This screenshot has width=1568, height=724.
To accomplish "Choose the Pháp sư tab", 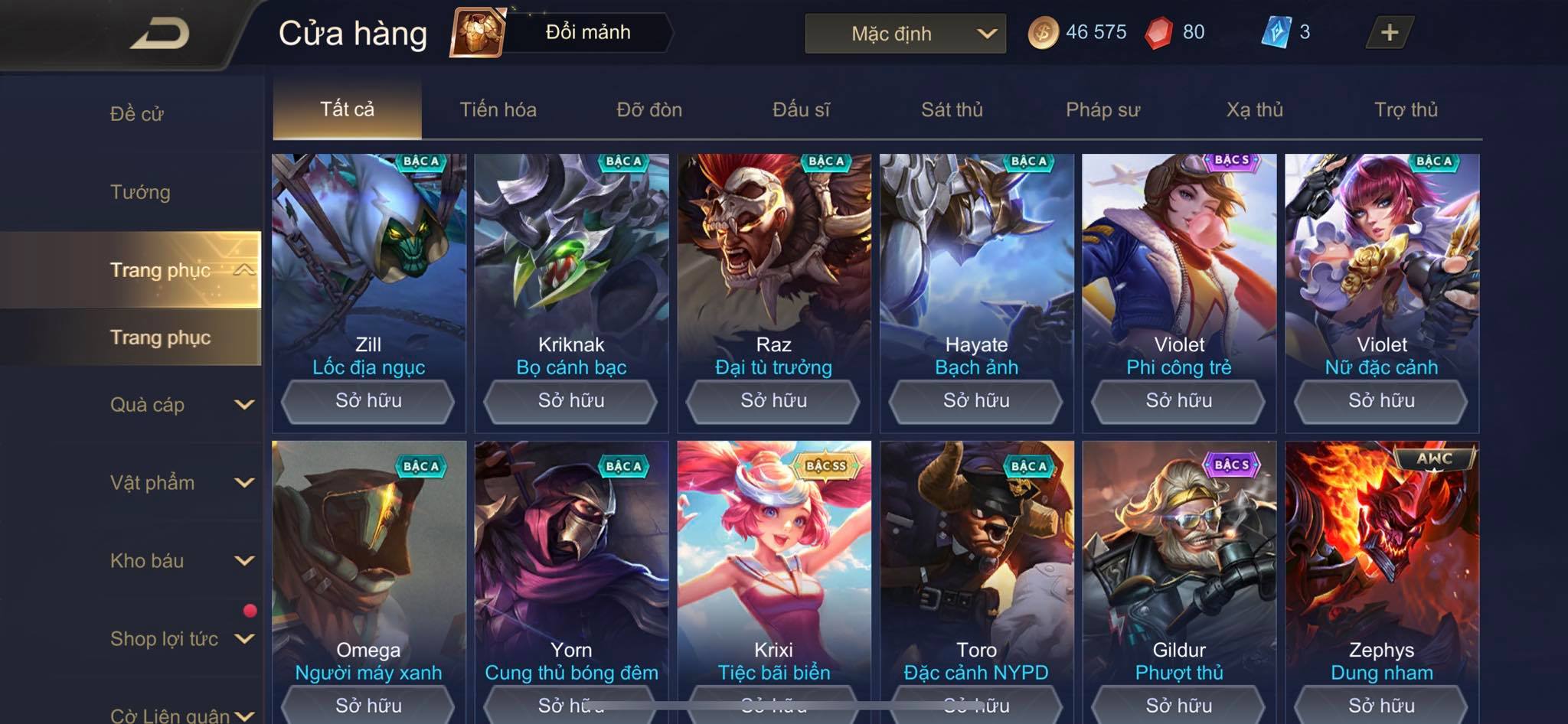I will [1102, 109].
